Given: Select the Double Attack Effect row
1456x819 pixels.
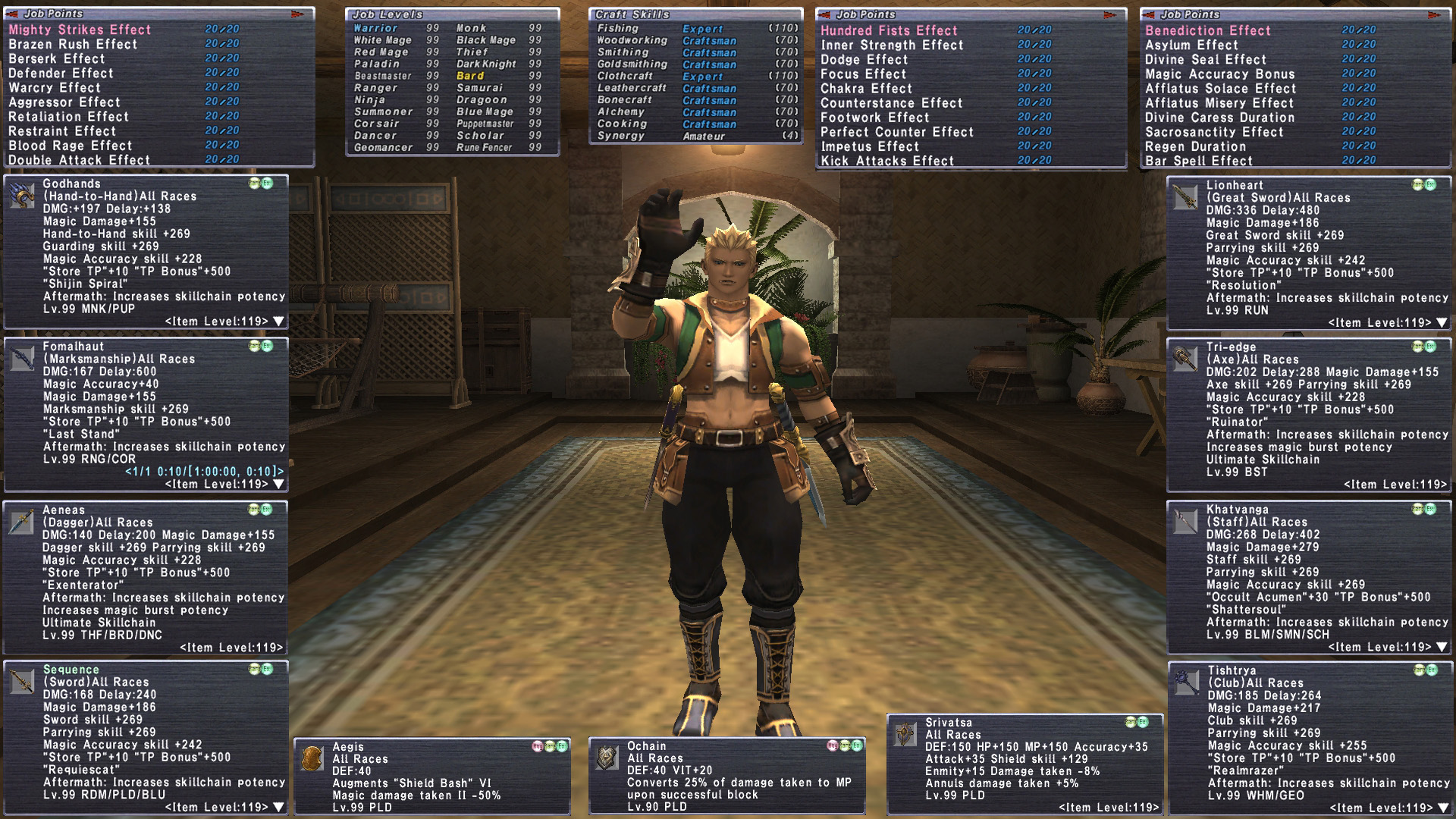Looking at the screenshot, I should pyautogui.click(x=79, y=160).
